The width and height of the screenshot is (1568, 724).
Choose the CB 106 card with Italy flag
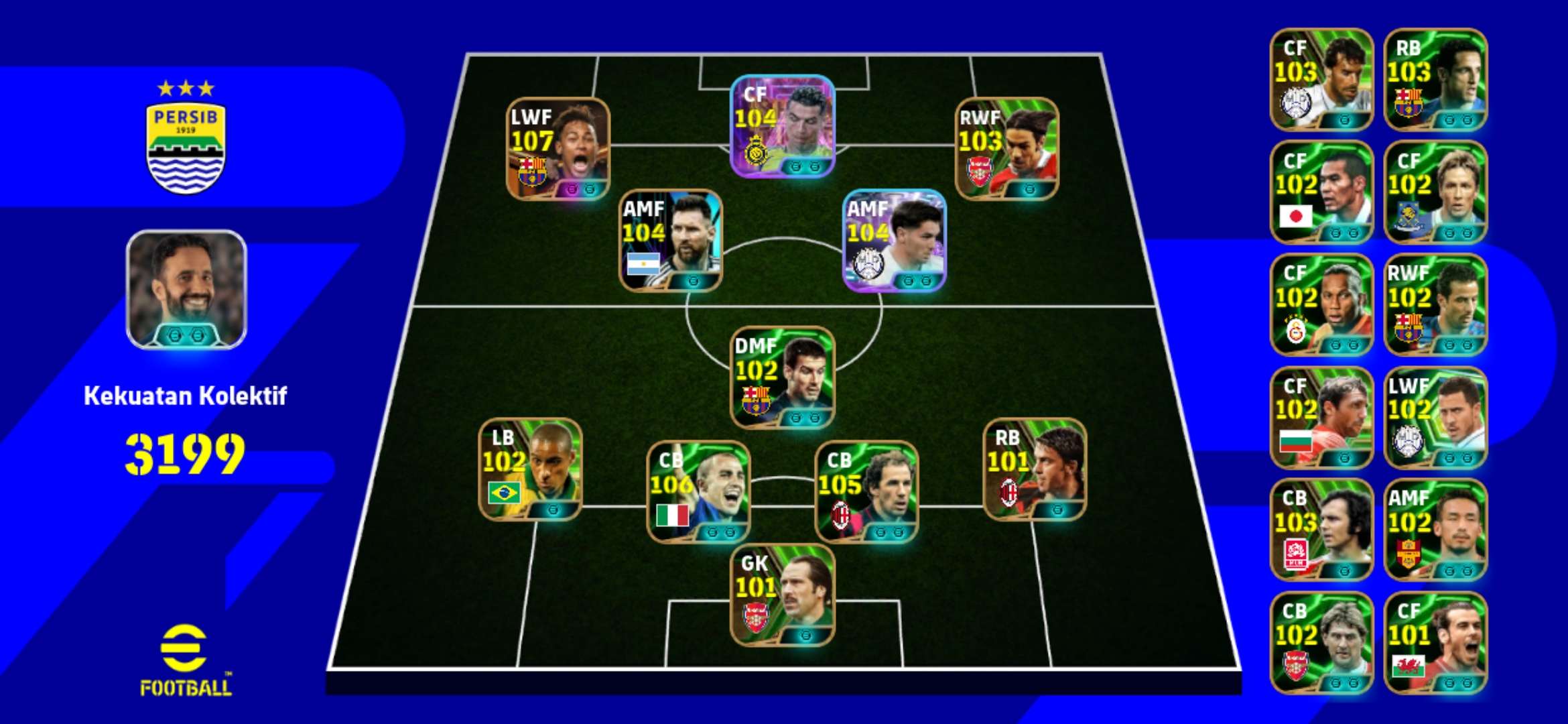click(698, 492)
